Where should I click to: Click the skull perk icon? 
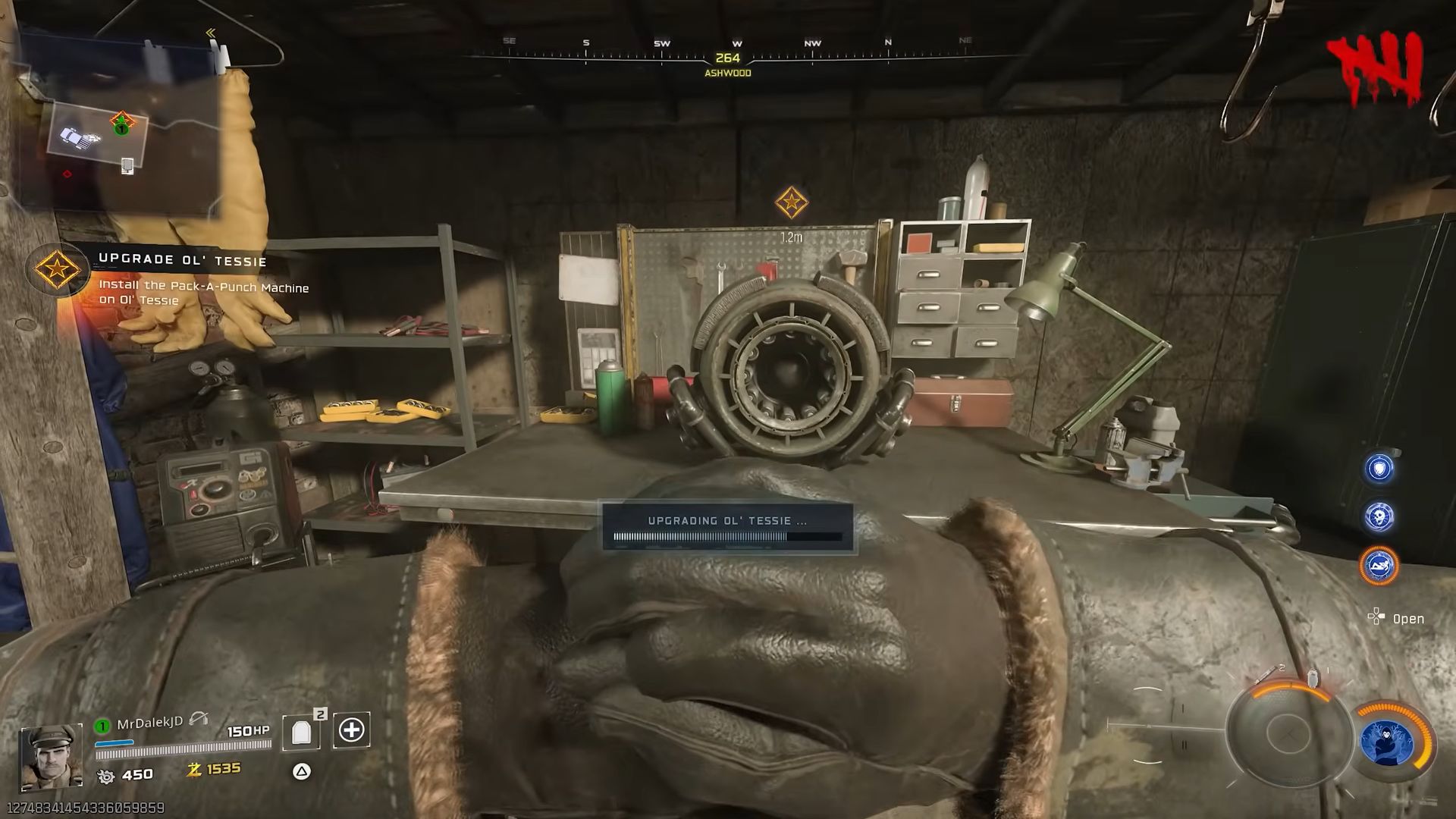1379,517
